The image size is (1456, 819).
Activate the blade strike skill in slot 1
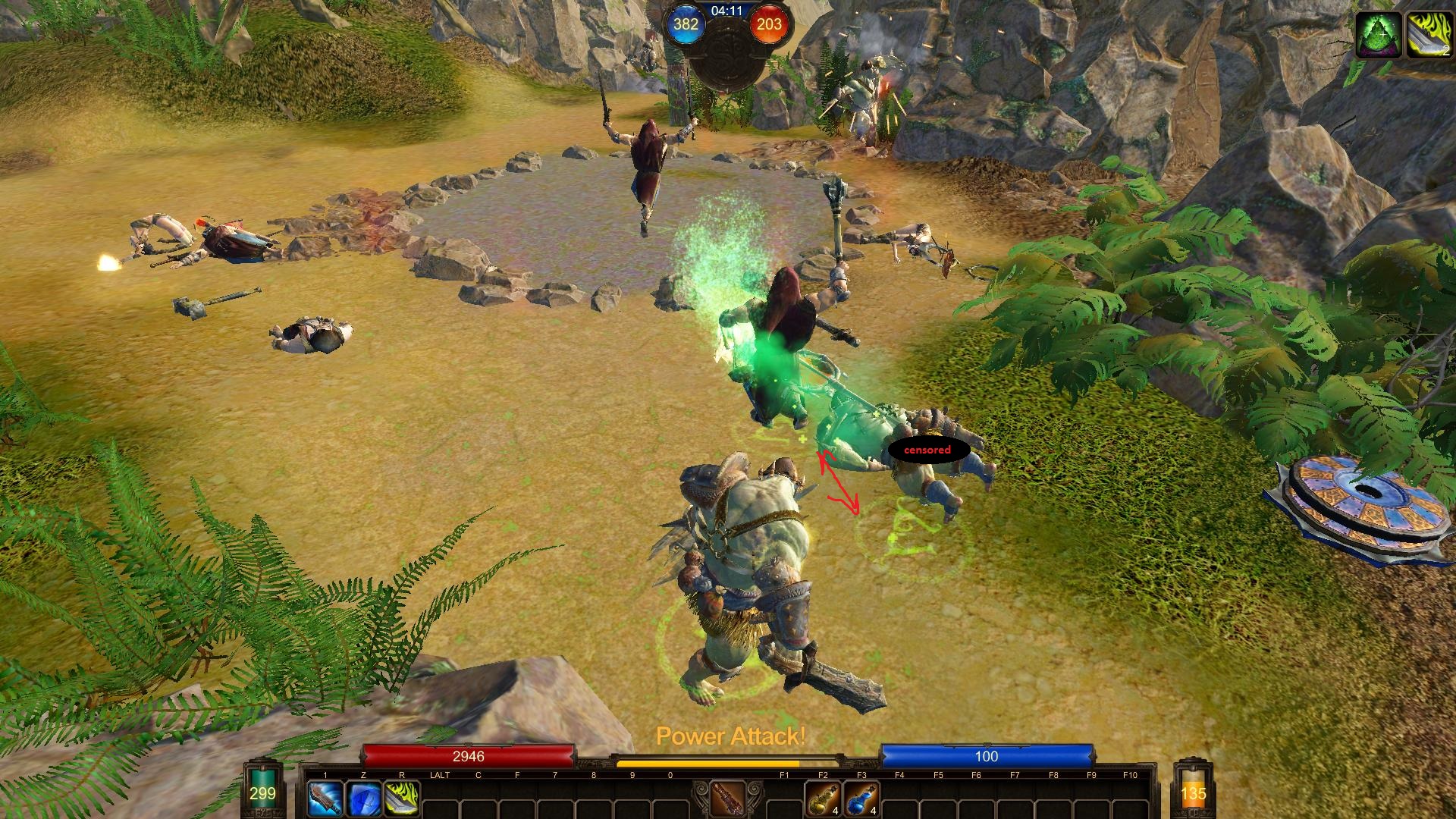[x=325, y=799]
